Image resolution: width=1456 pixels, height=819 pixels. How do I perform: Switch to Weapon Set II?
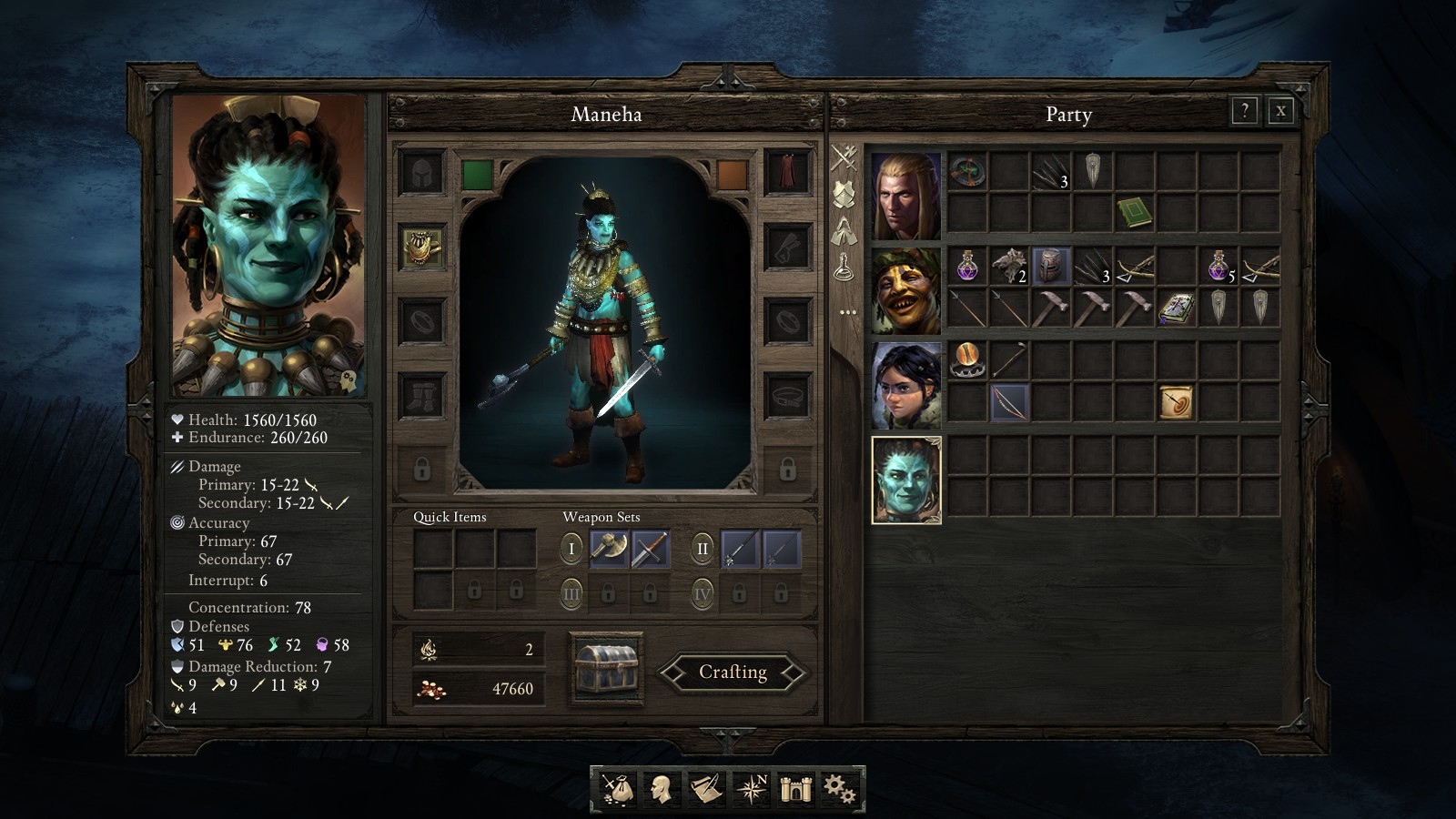coord(702,548)
